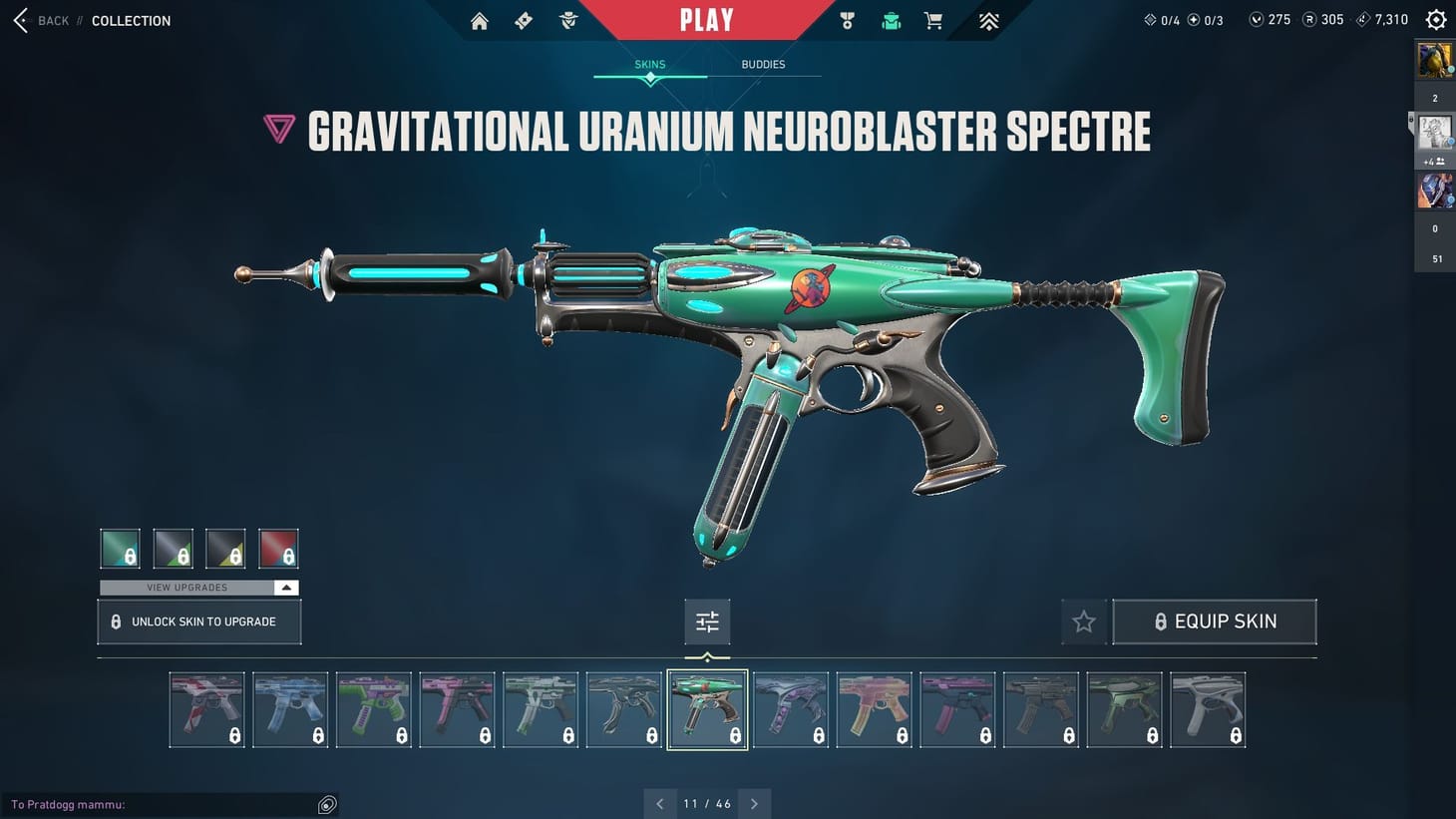Select the Skins tab
The image size is (1456, 819).
tap(650, 65)
